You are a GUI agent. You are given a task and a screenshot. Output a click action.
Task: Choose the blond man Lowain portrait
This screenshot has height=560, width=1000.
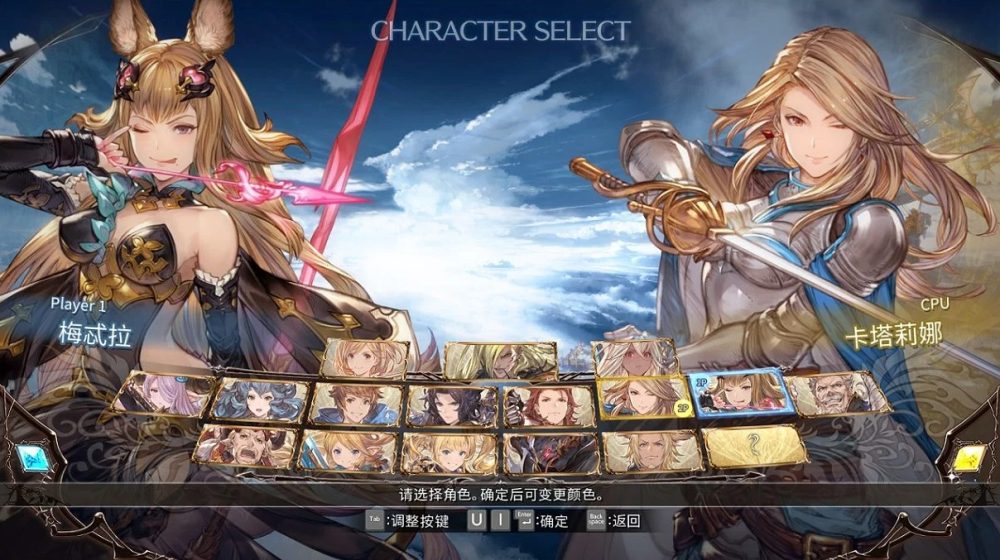click(654, 451)
